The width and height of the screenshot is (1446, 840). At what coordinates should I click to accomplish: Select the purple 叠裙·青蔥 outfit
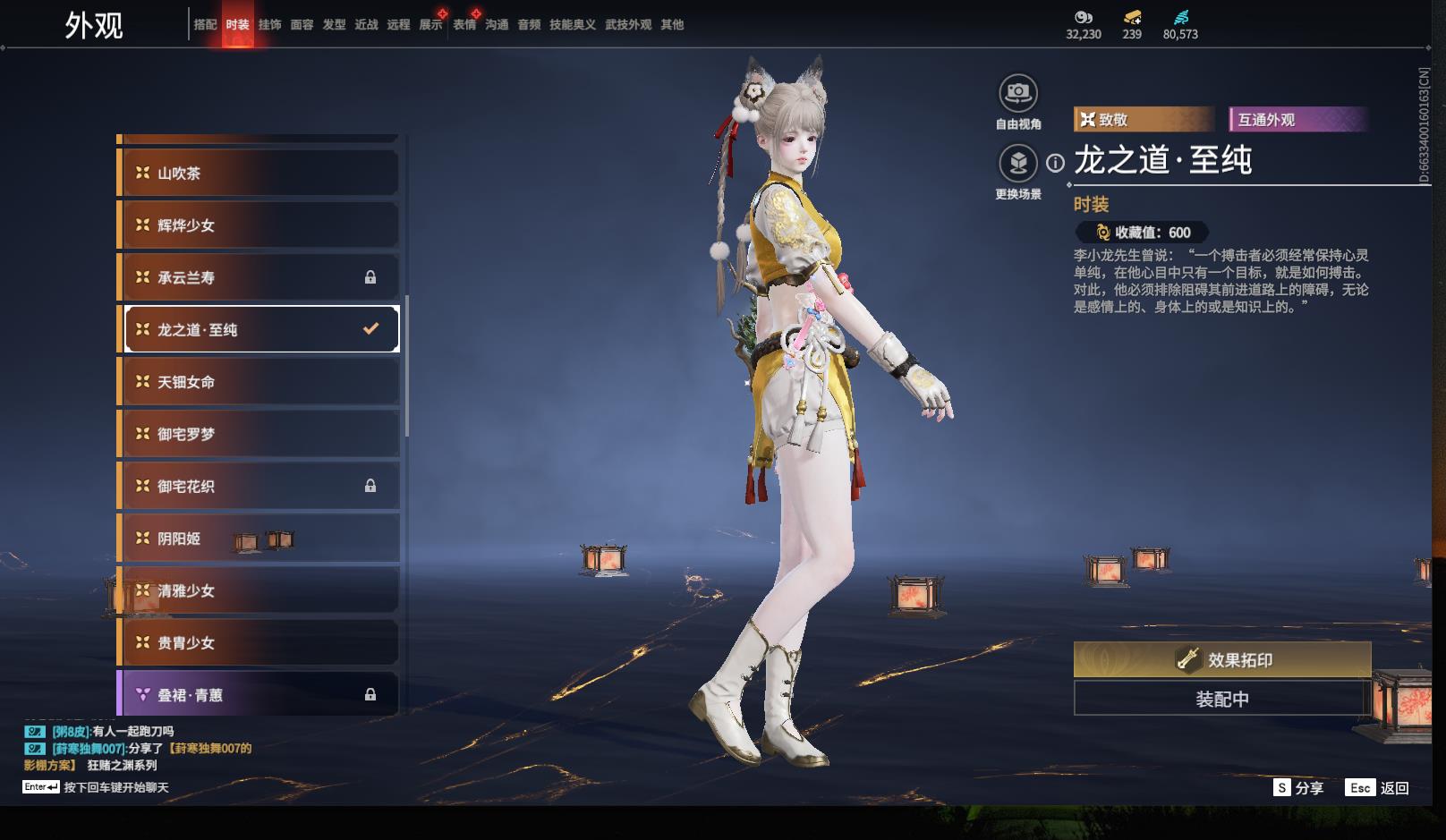[x=259, y=694]
